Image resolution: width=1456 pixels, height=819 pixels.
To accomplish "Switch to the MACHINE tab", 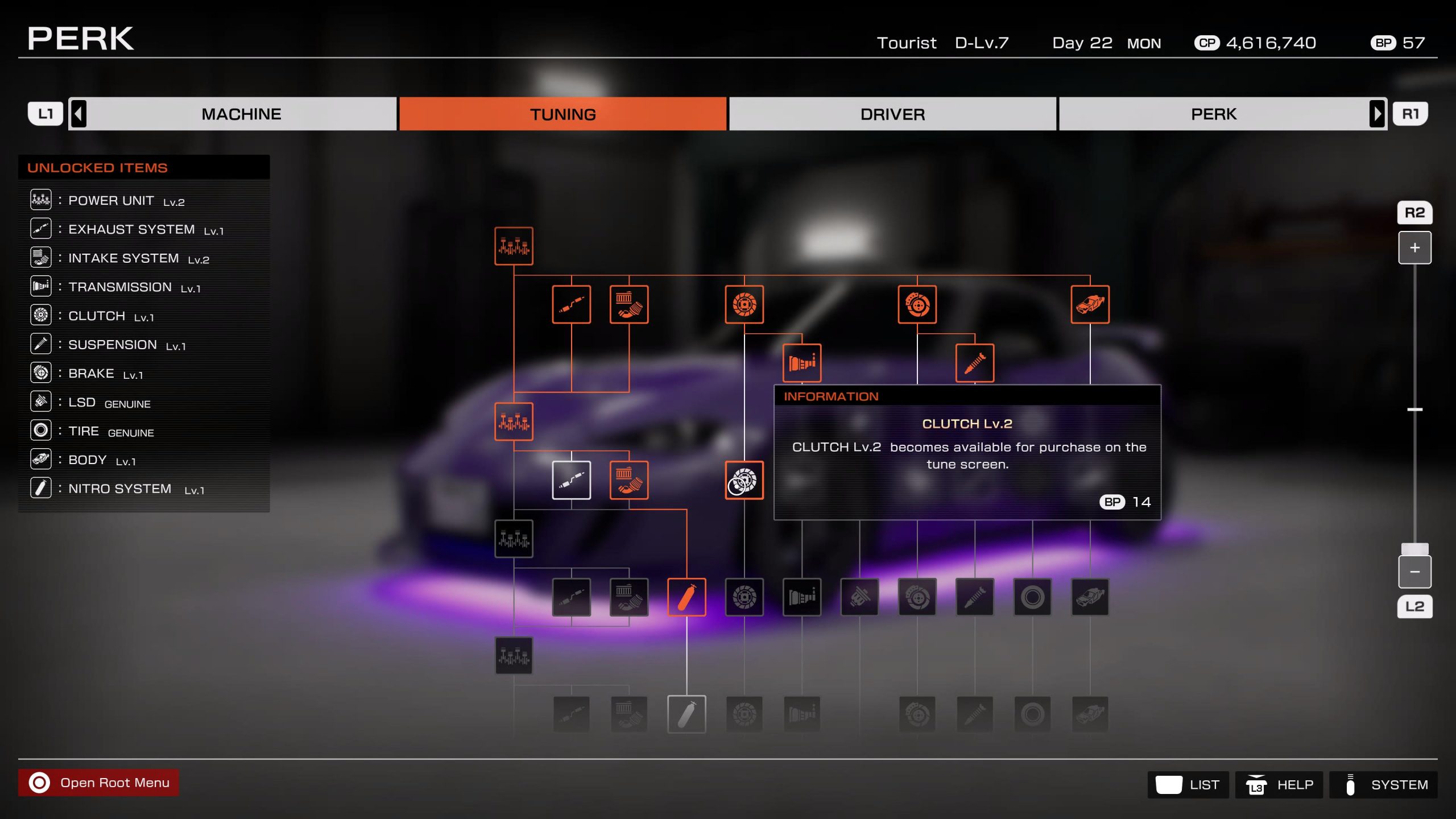I will pyautogui.click(x=241, y=114).
